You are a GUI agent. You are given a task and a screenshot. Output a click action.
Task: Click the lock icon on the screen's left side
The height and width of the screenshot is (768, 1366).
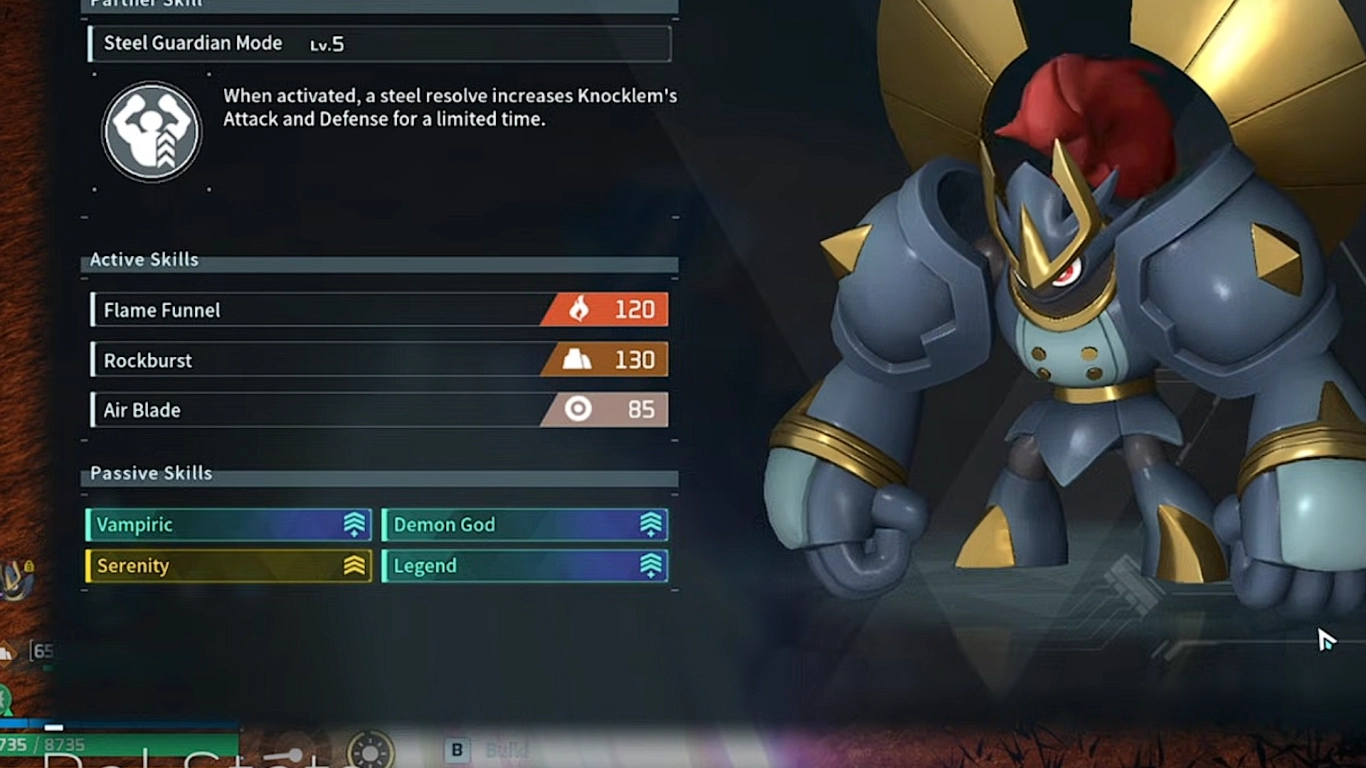28,566
